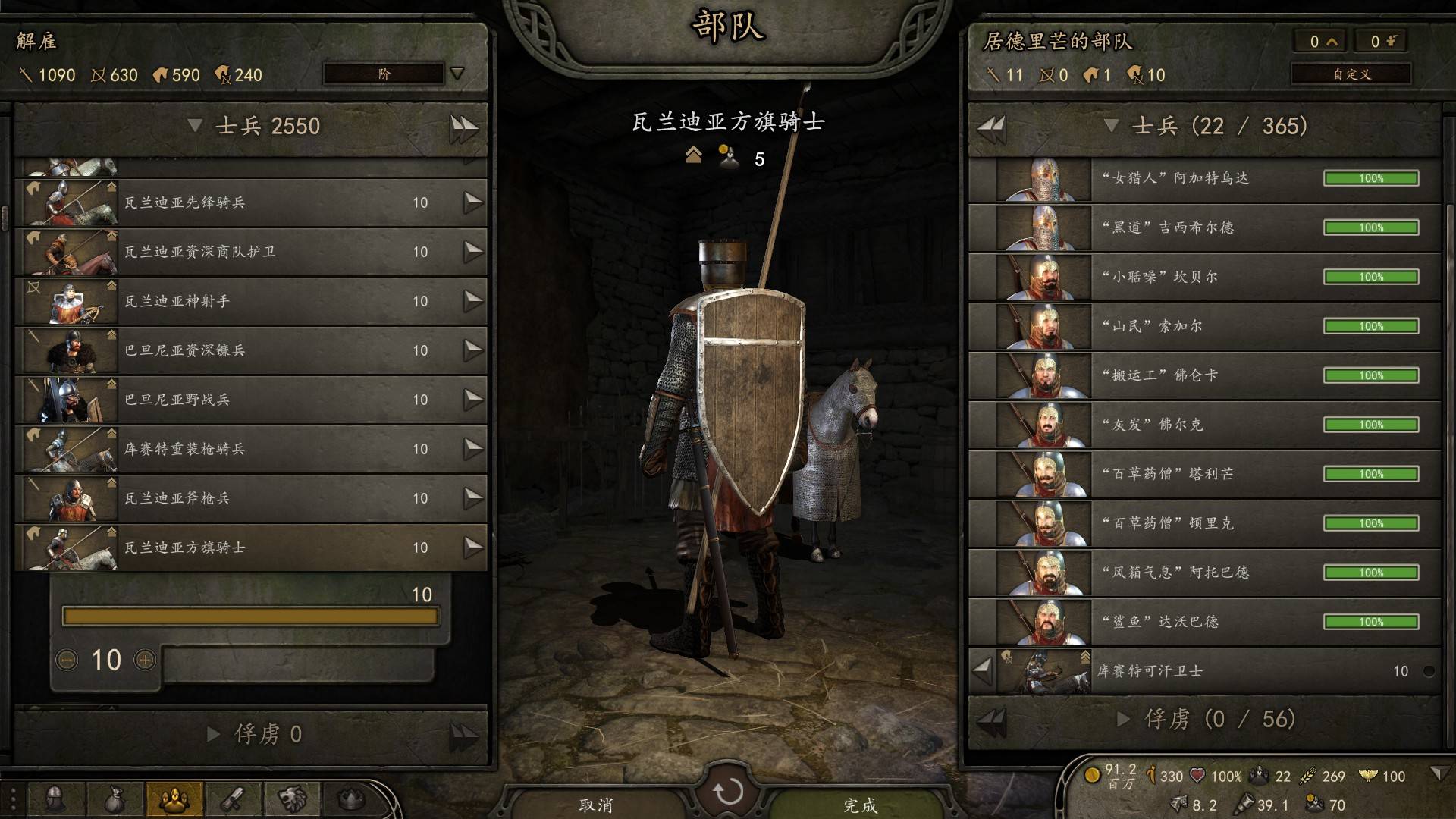Collapse the 士兵 (22 / 365) party header

coord(1112,126)
